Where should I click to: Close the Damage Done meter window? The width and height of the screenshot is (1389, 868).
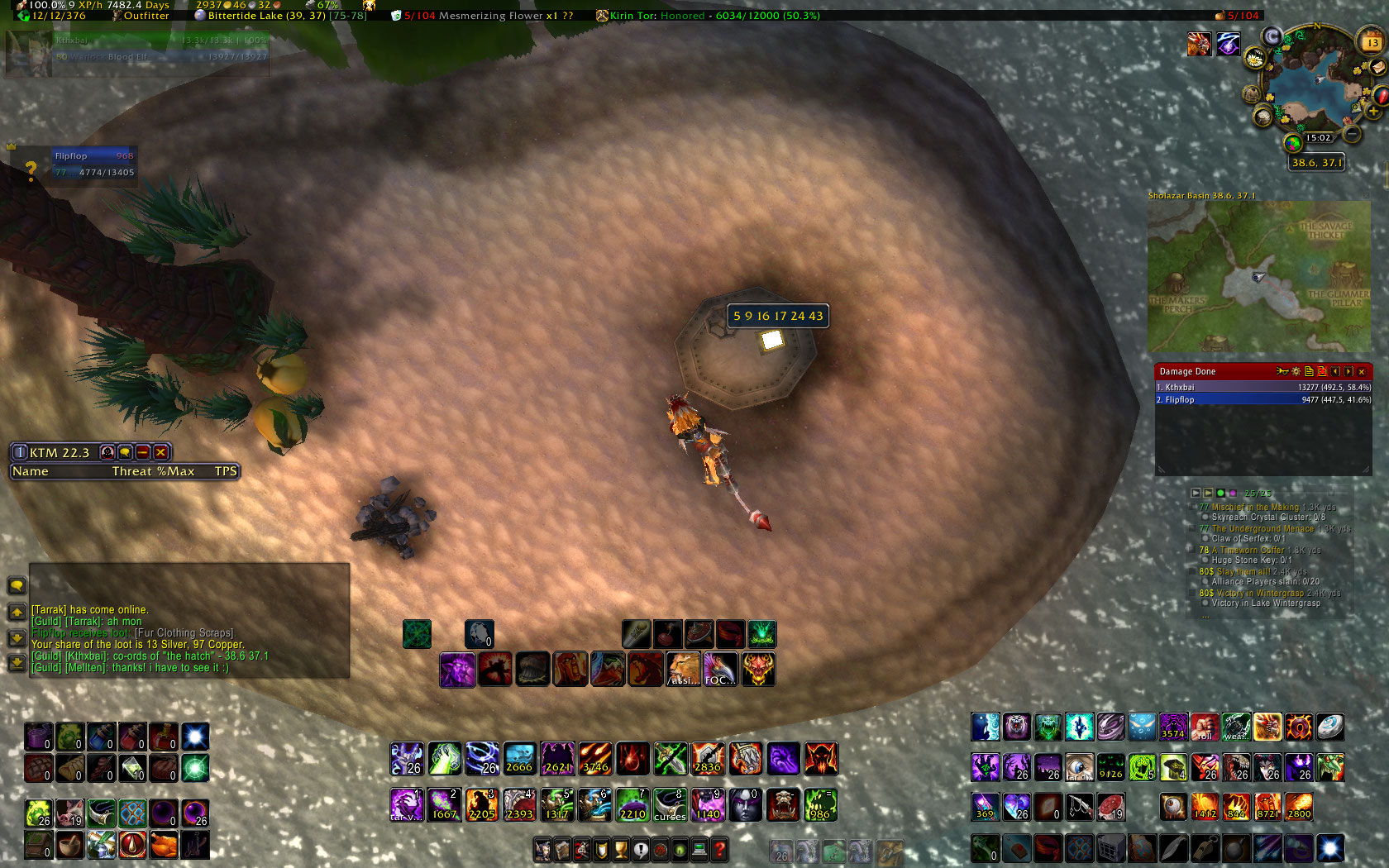(x=1362, y=372)
